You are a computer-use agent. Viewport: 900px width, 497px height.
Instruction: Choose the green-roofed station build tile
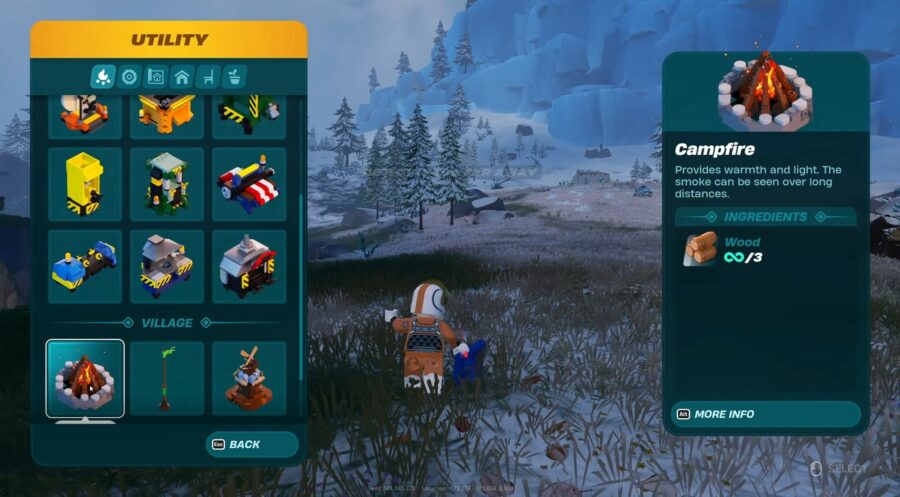(167, 184)
